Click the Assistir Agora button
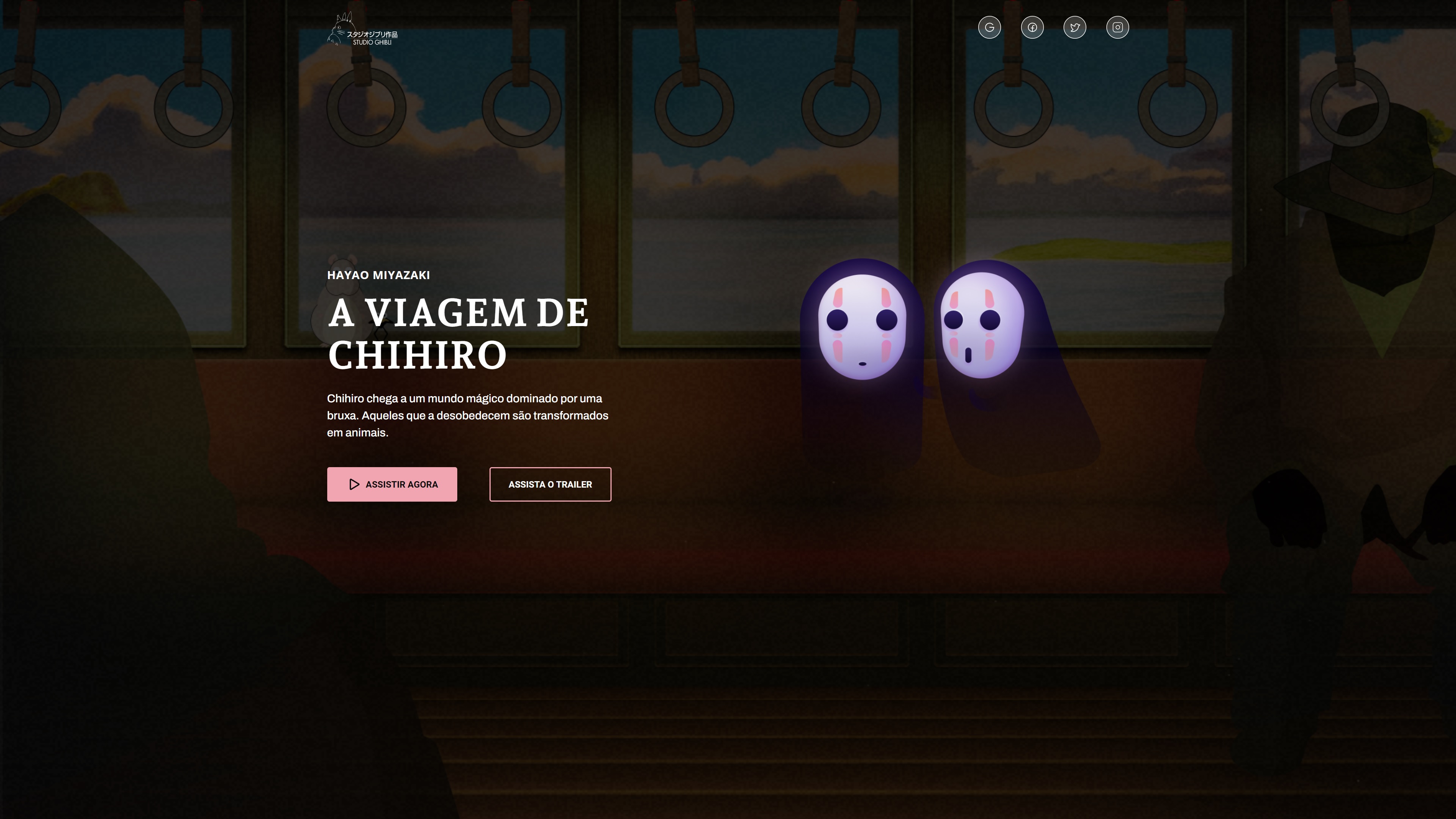This screenshot has width=1456, height=819. [x=392, y=485]
